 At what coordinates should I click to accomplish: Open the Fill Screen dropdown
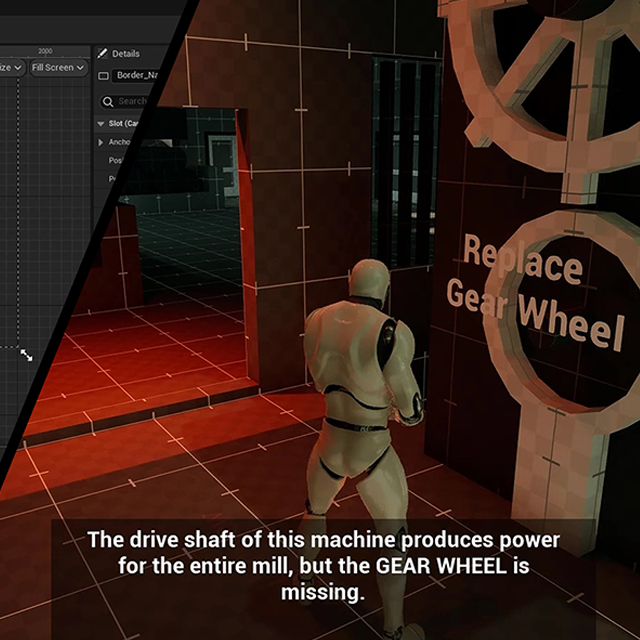click(58, 67)
